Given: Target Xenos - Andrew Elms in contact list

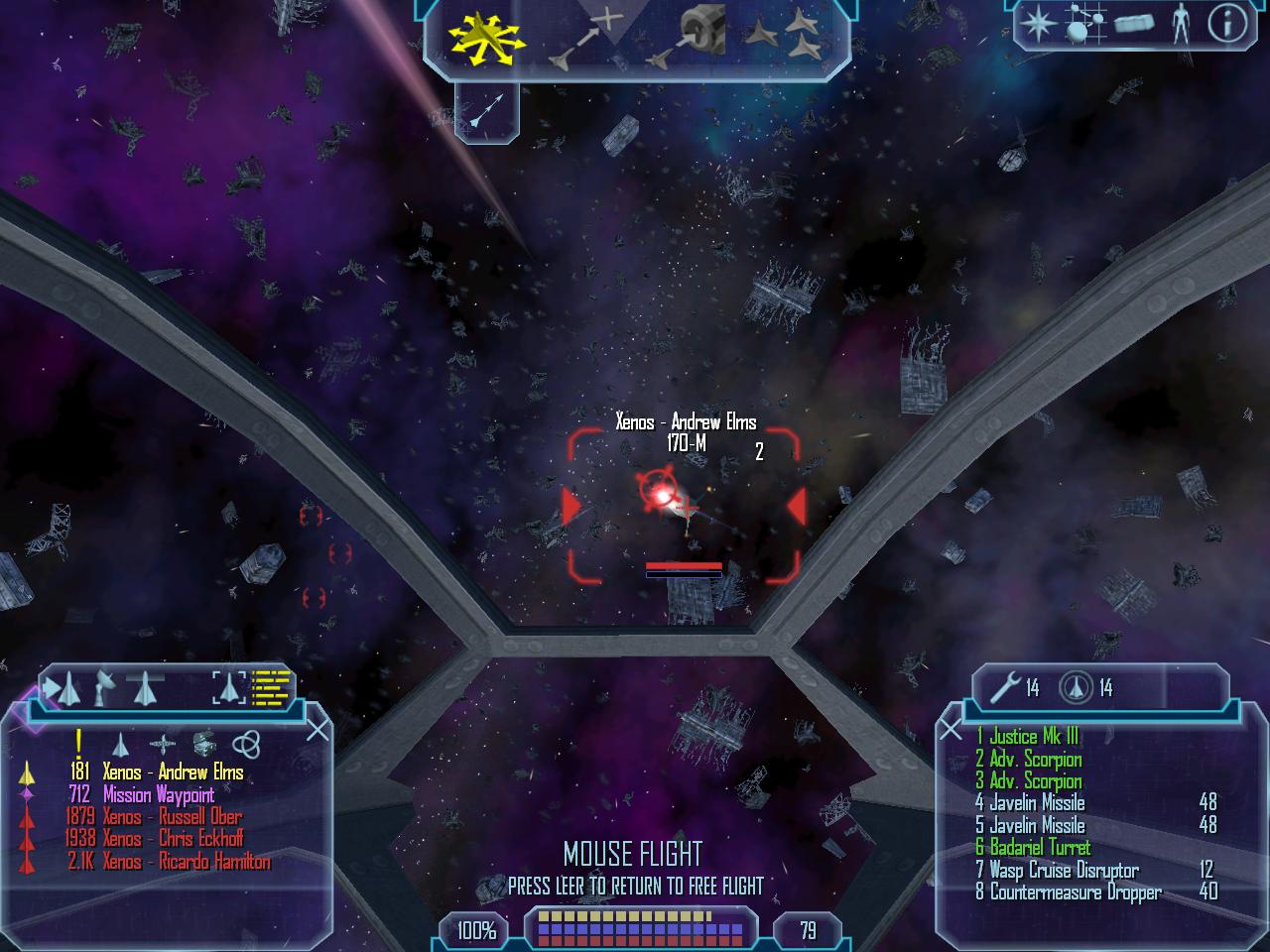Looking at the screenshot, I should pos(173,773).
